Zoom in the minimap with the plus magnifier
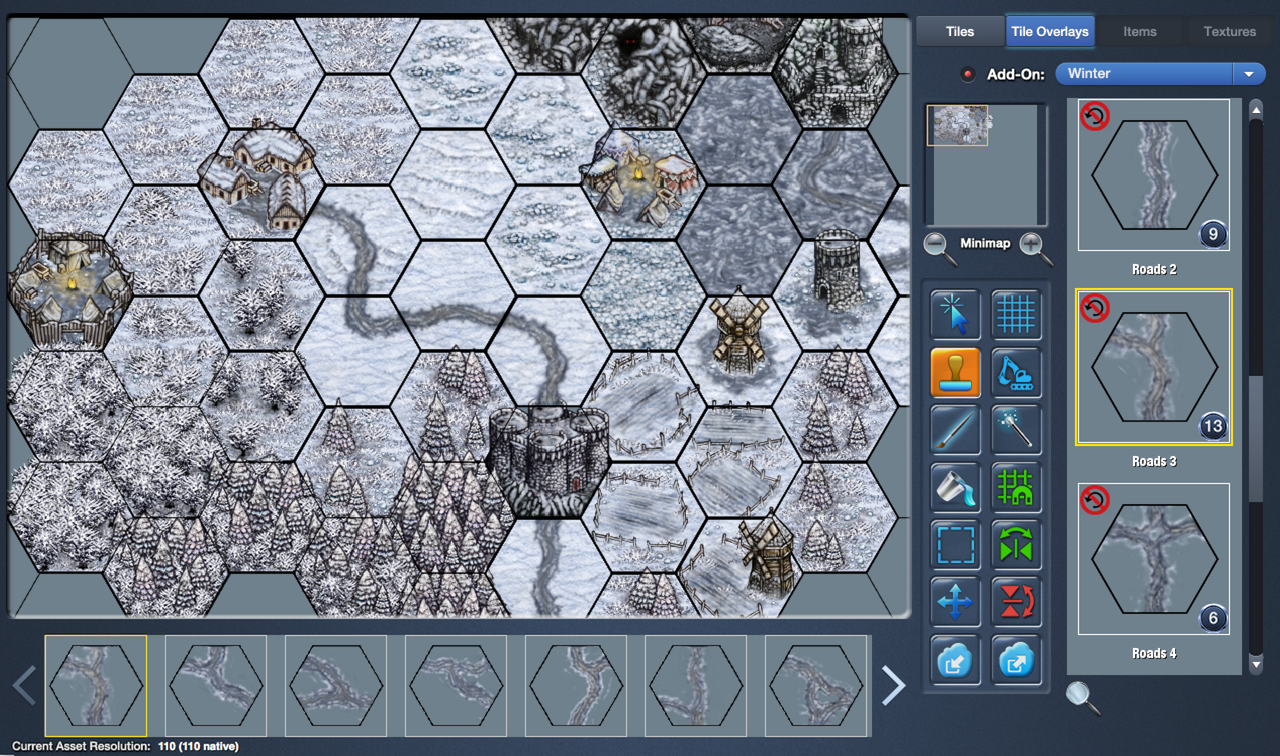 pyautogui.click(x=1035, y=247)
